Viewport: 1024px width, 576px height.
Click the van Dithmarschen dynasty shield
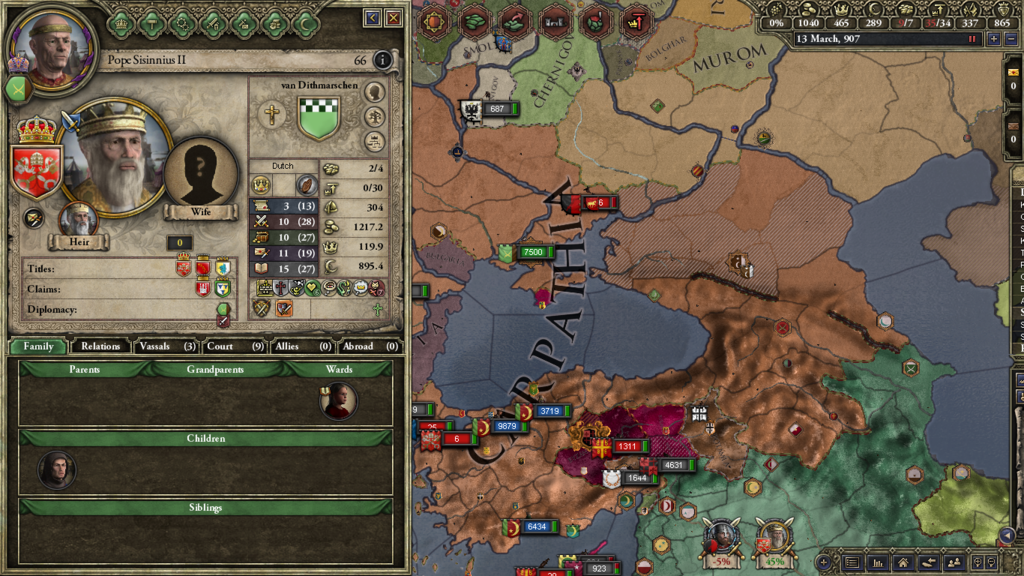pyautogui.click(x=319, y=118)
